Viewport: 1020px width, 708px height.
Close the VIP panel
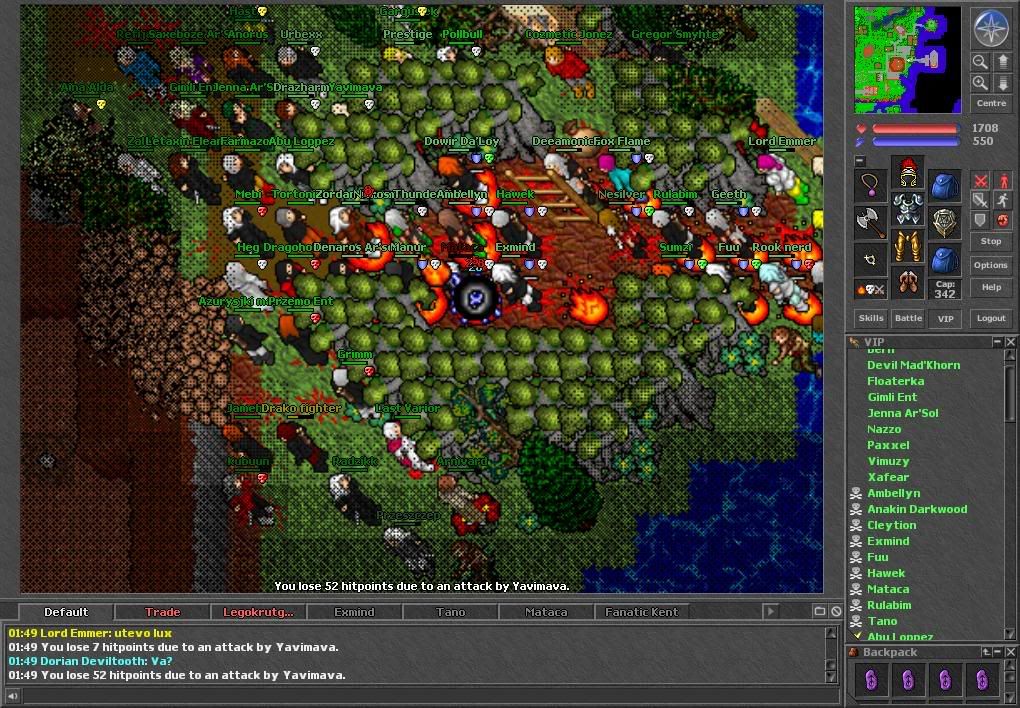click(1010, 342)
